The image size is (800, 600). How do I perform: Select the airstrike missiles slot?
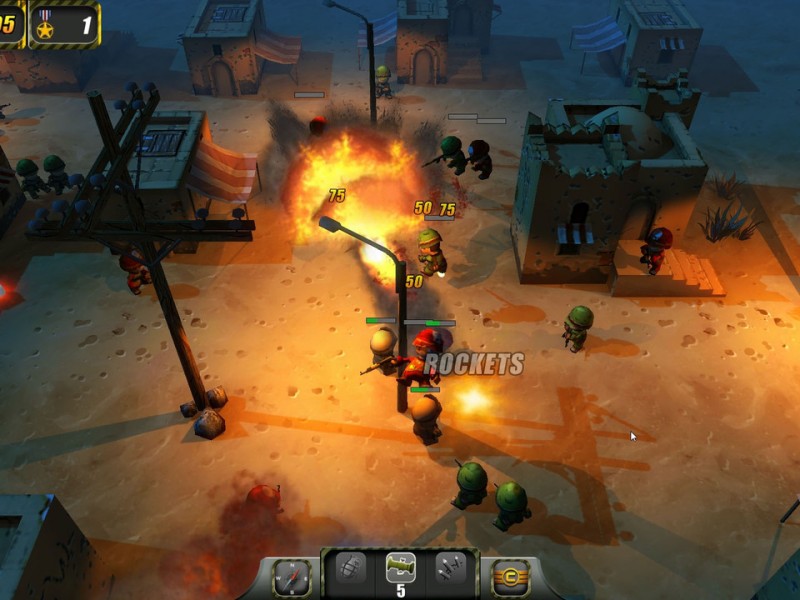[450, 567]
